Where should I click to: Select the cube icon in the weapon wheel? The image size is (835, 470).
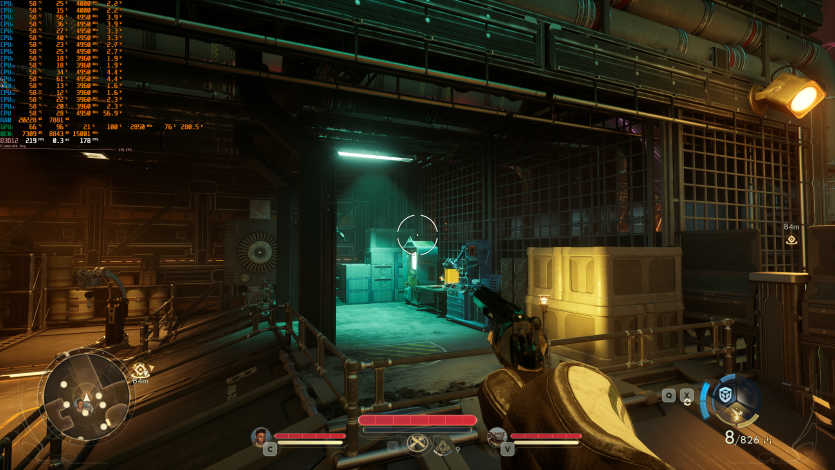(x=725, y=395)
